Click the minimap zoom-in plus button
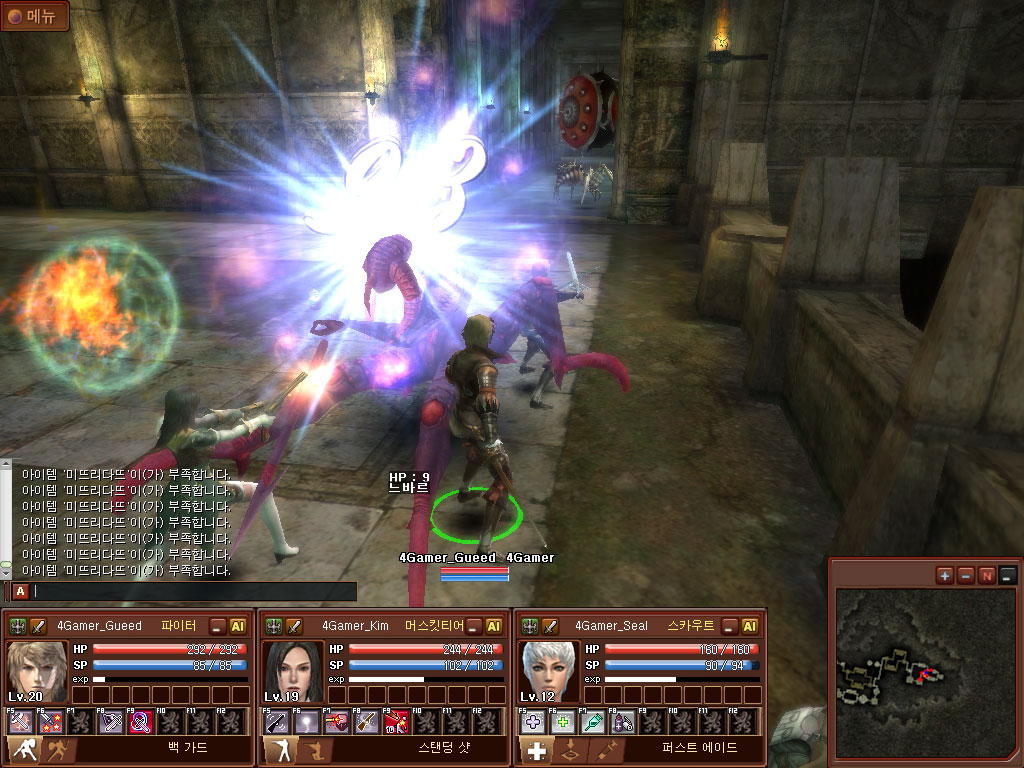The width and height of the screenshot is (1024, 768). pos(944,575)
